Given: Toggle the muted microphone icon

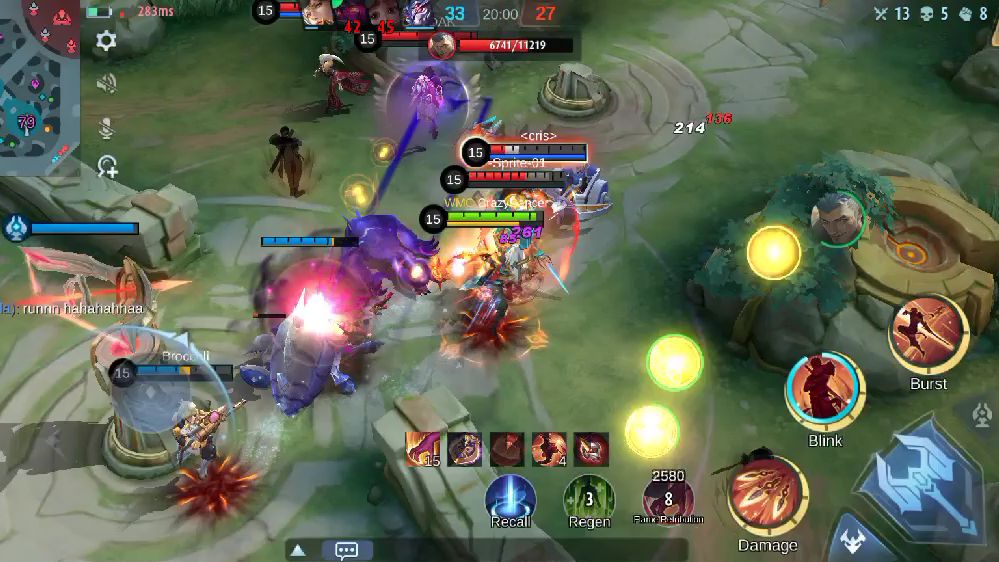Looking at the screenshot, I should coord(106,127).
